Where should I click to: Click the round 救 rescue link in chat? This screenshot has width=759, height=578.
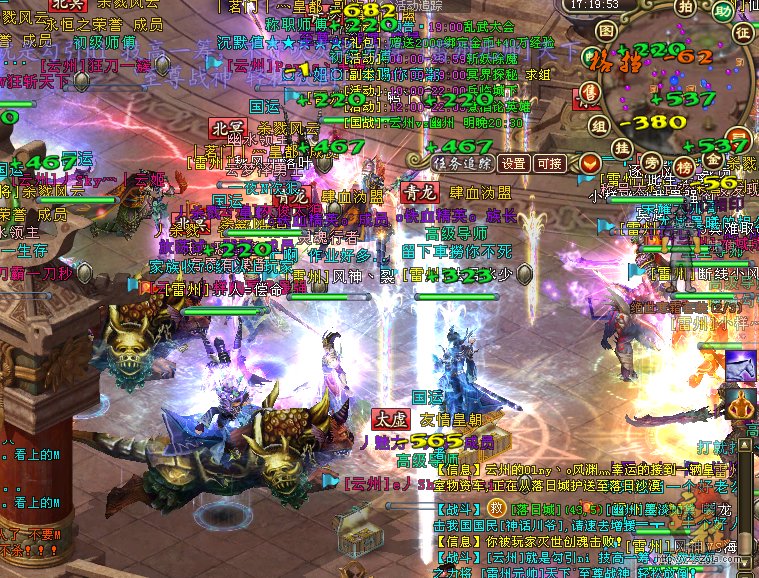click(497, 509)
